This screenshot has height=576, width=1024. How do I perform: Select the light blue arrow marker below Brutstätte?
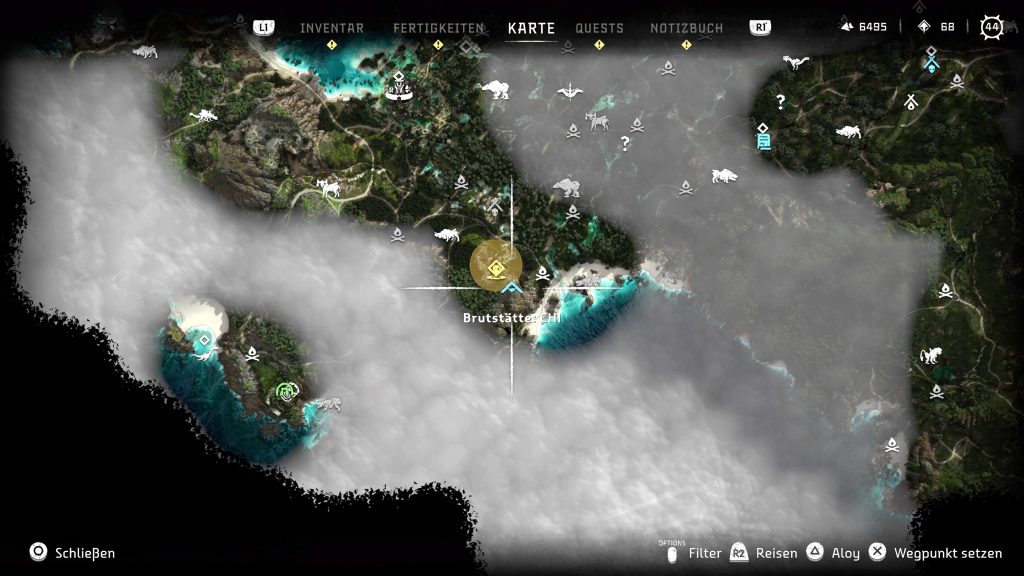[x=514, y=288]
